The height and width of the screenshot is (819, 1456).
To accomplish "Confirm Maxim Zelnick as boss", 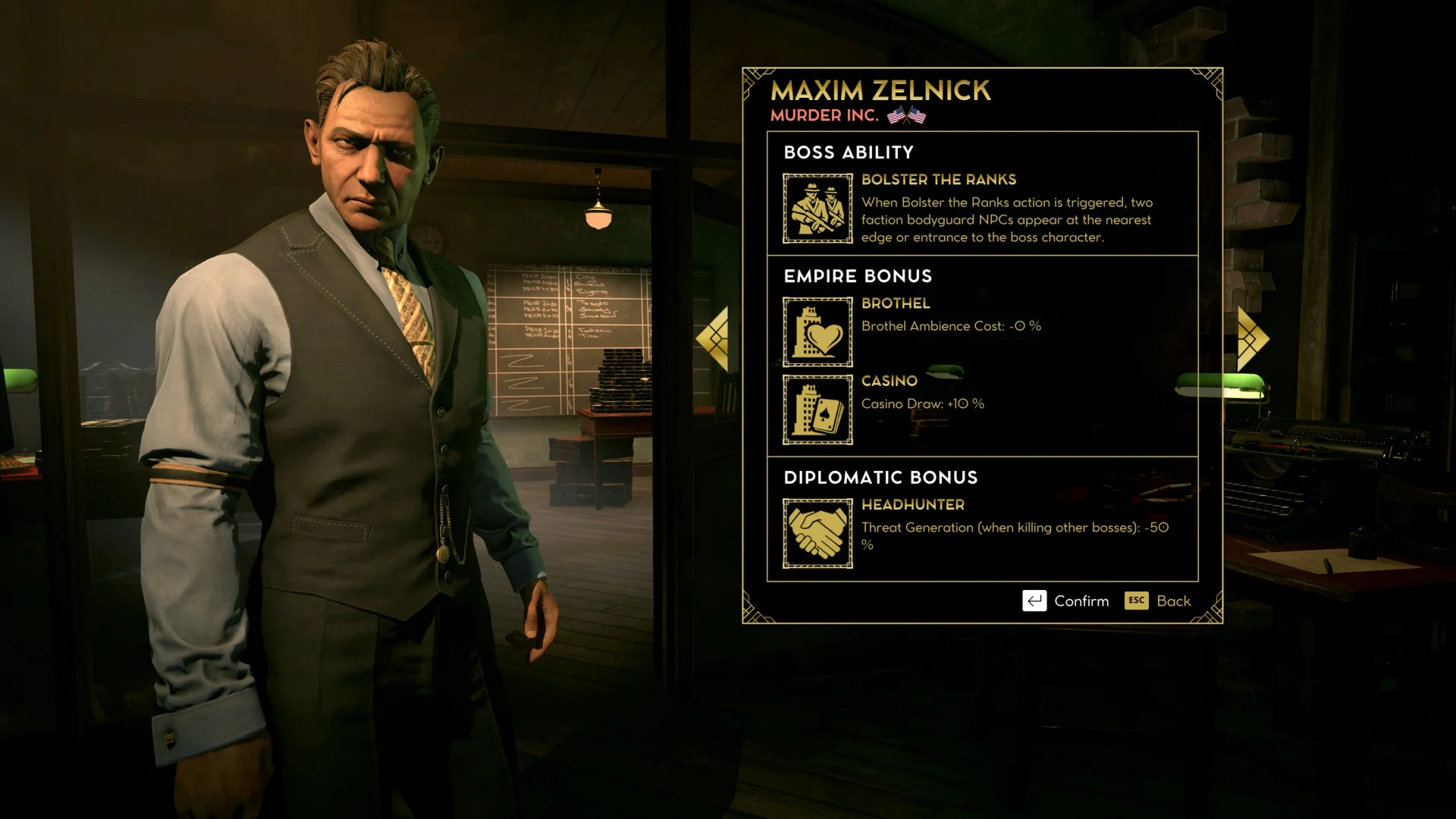I will click(x=1065, y=601).
